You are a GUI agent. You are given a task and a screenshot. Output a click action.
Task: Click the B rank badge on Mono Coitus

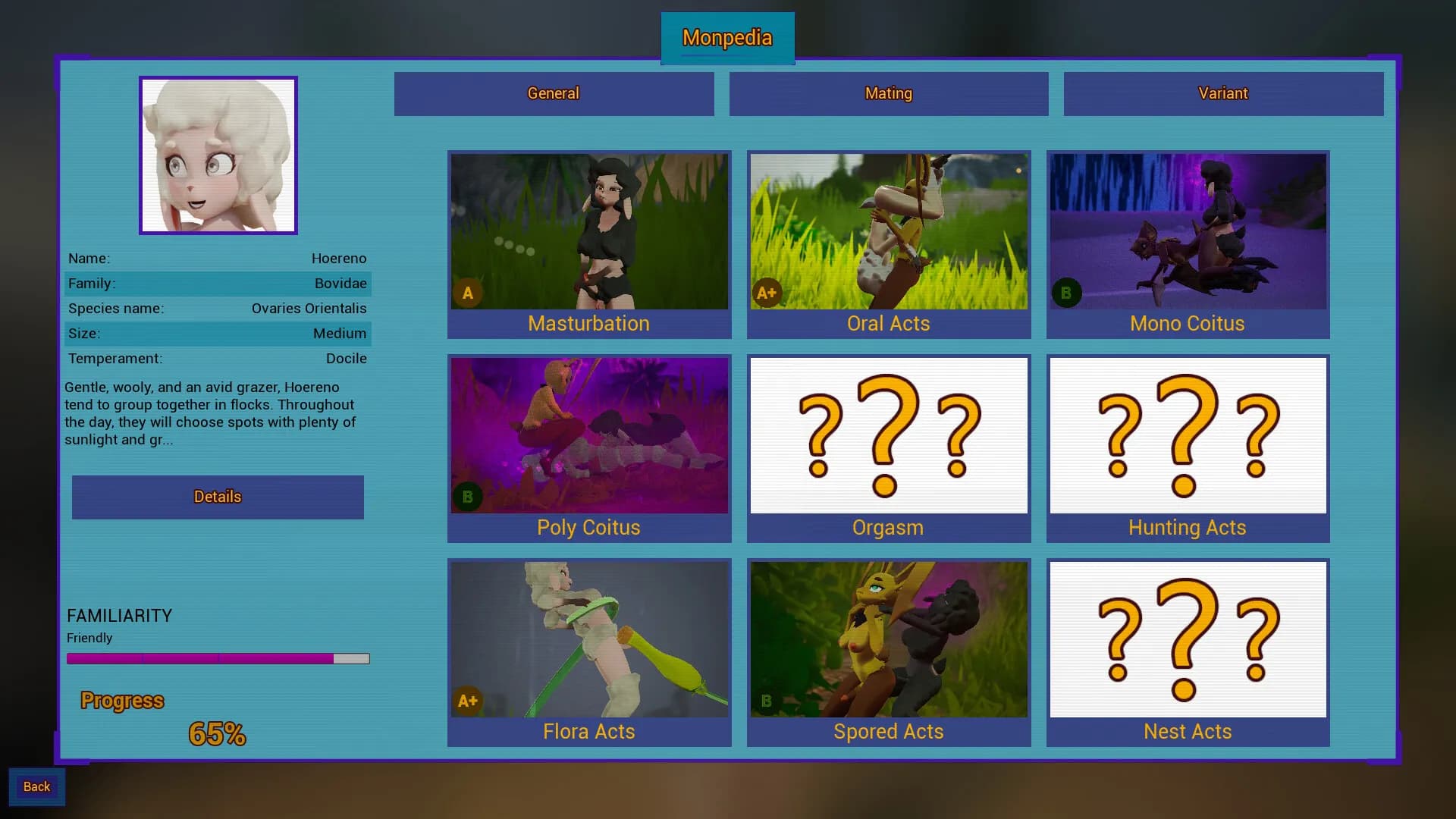[x=1066, y=292]
